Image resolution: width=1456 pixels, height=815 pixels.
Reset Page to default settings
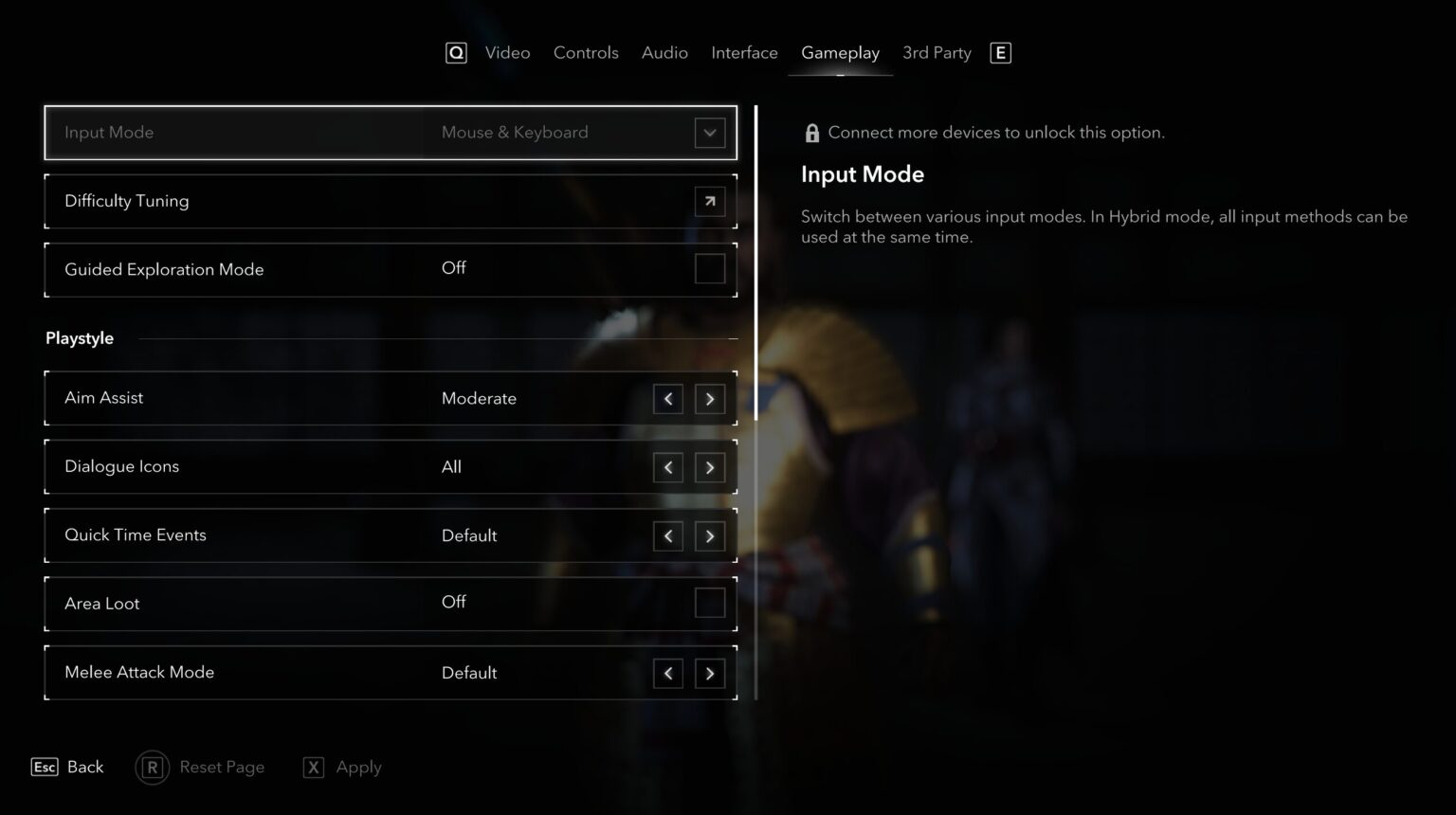pos(201,767)
